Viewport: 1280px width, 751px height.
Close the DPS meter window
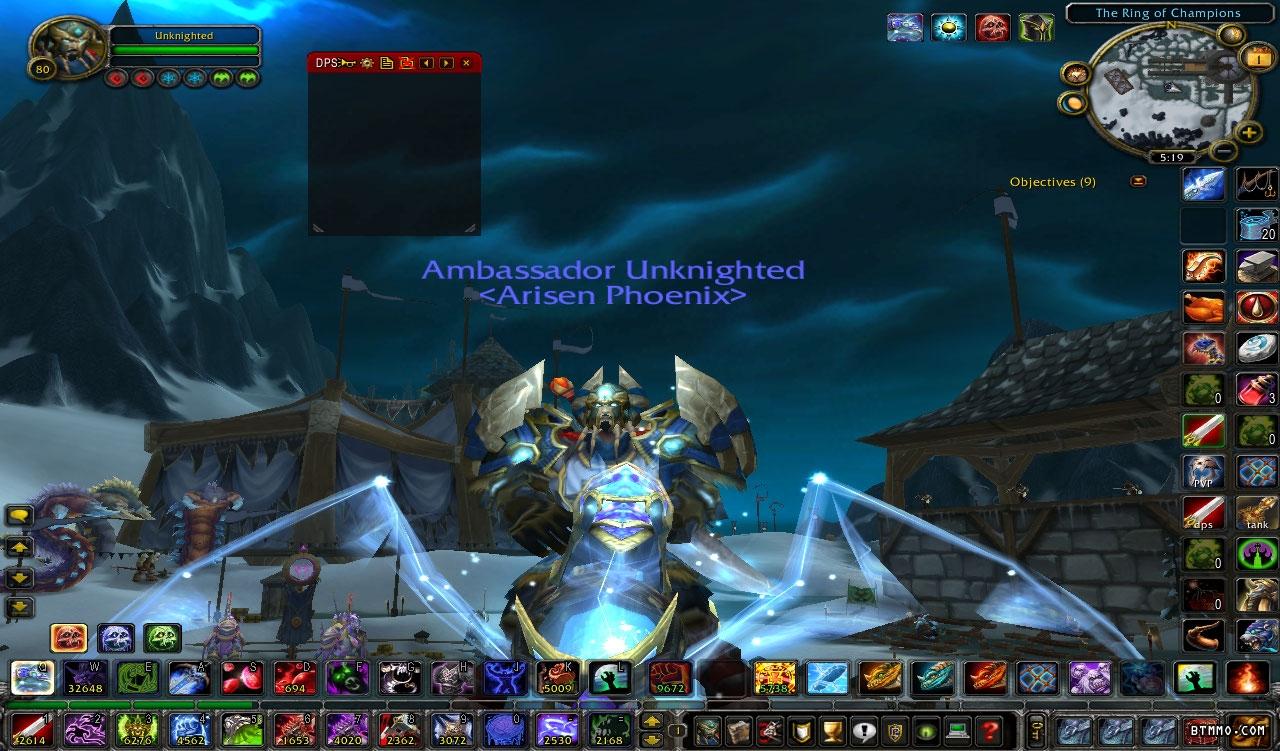pos(466,63)
